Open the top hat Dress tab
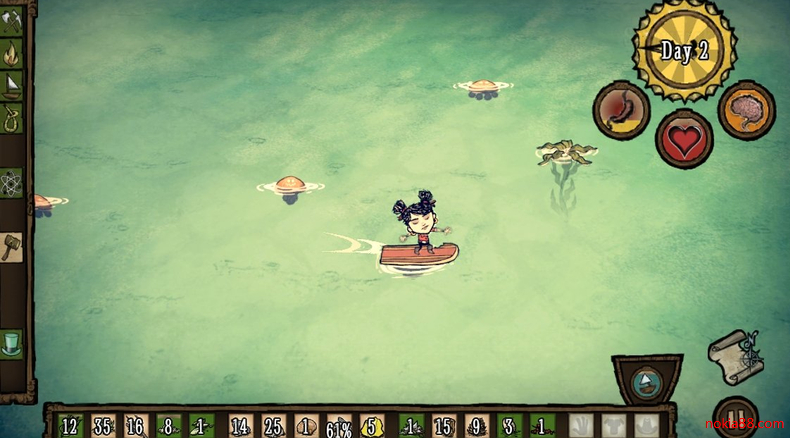 (11, 343)
